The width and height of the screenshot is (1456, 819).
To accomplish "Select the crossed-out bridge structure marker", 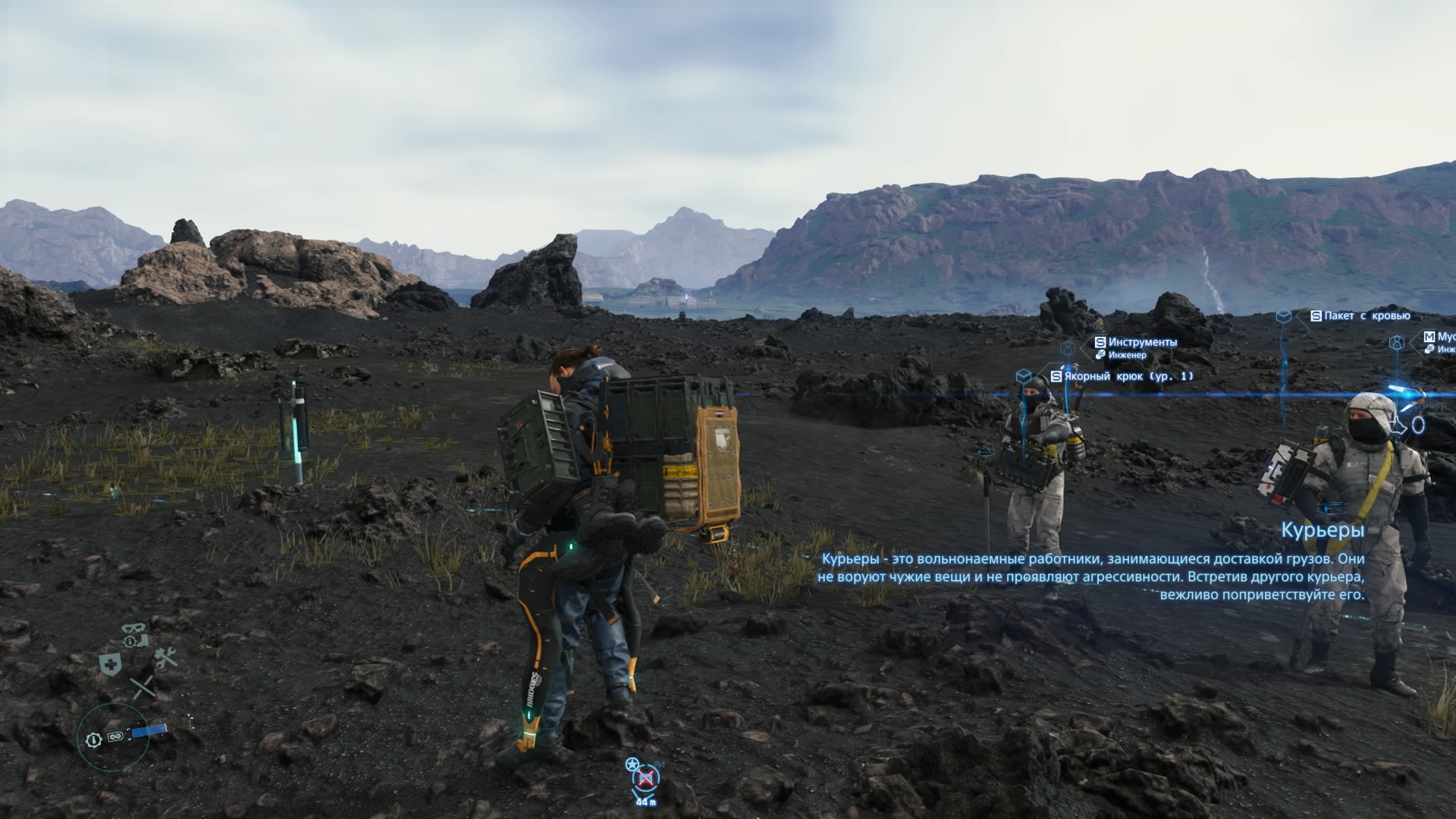I will coord(646,778).
